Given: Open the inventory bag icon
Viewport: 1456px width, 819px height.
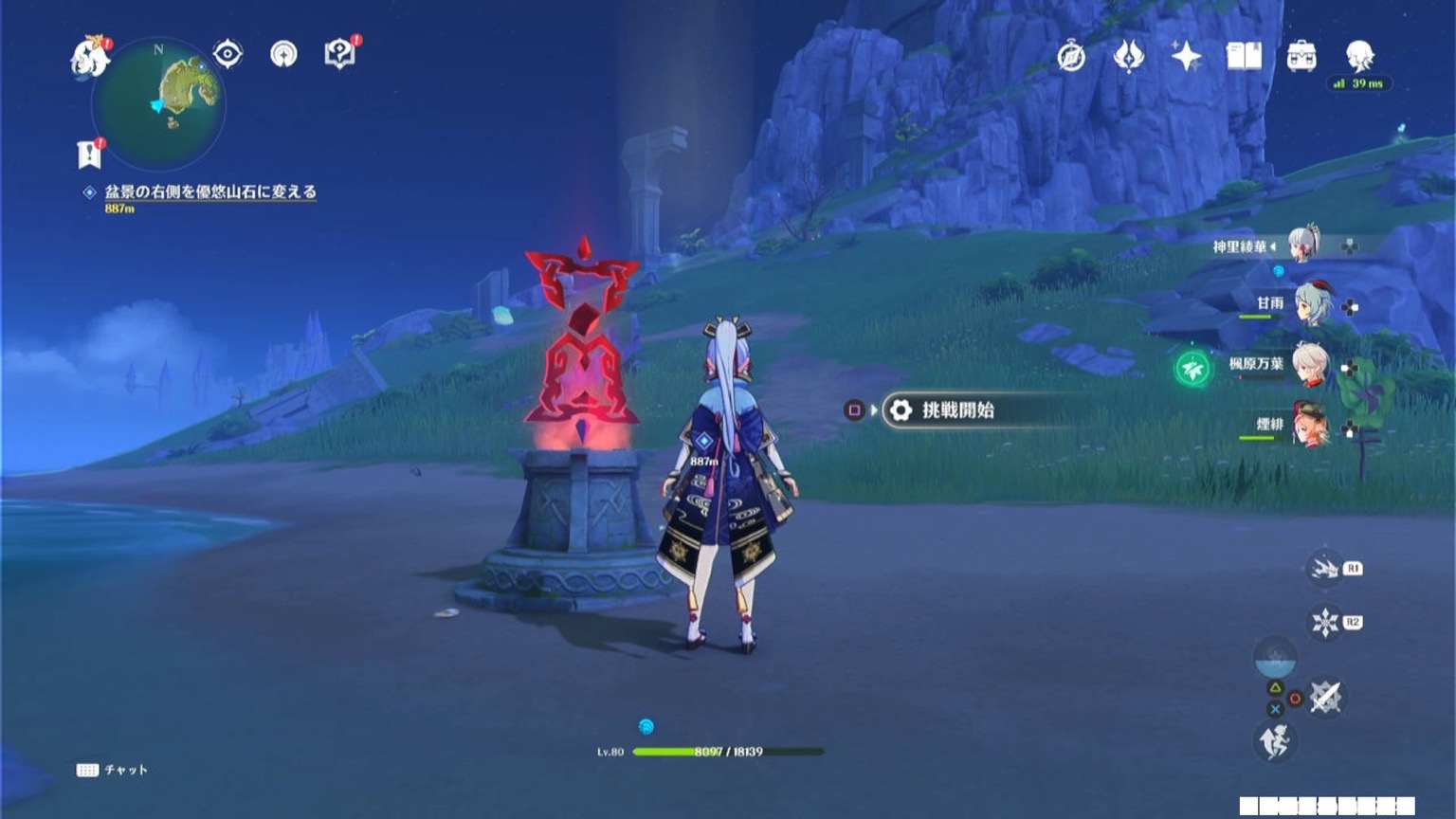Looking at the screenshot, I should (x=1300, y=57).
